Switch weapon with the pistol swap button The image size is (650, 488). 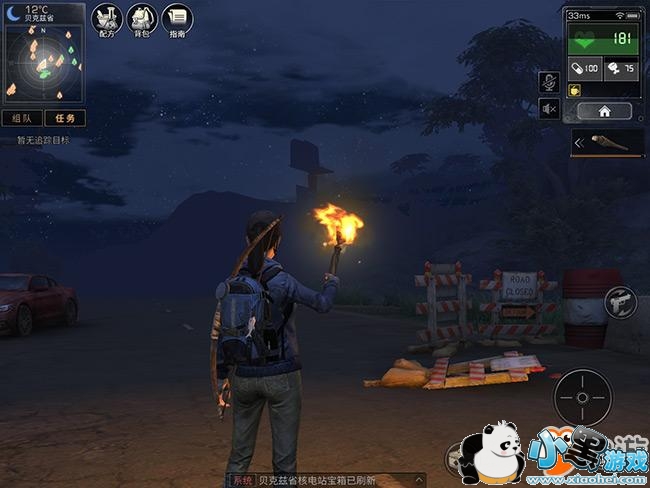619,302
